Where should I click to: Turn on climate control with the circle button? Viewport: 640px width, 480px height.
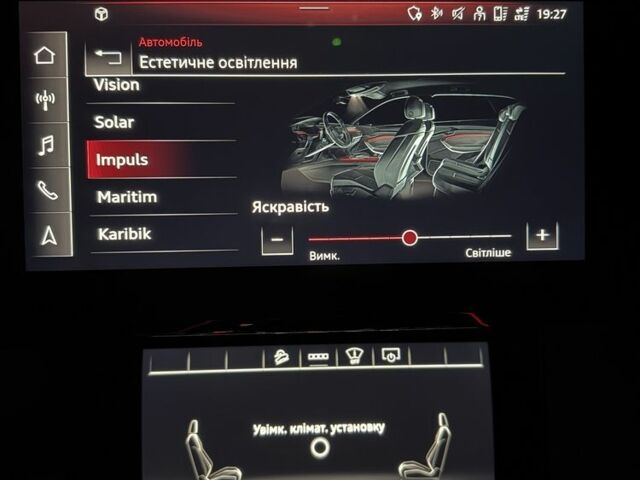coord(320,447)
